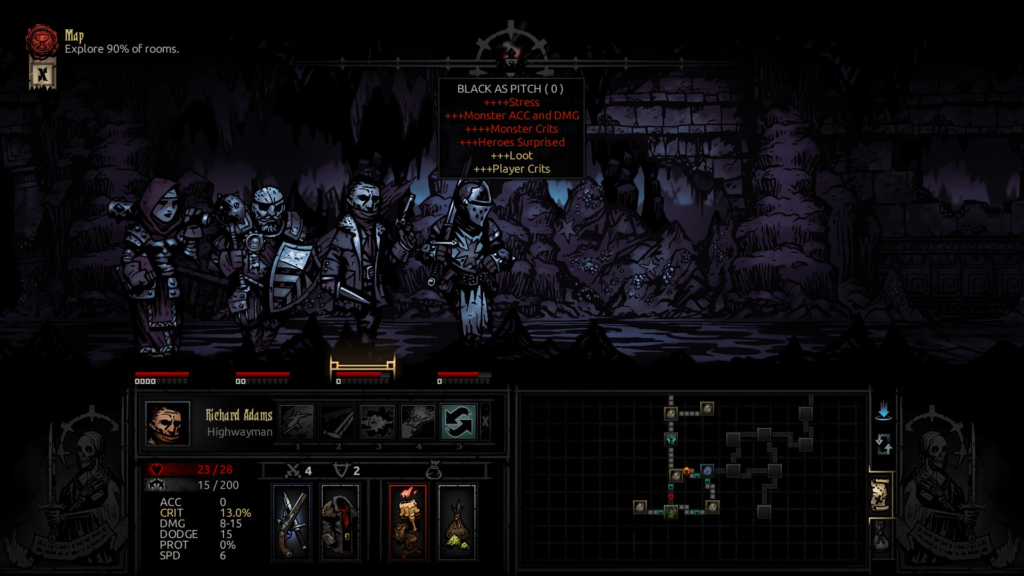Viewport: 1024px width, 576px height.
Task: Click the torch light meter icon
Action: click(x=512, y=50)
